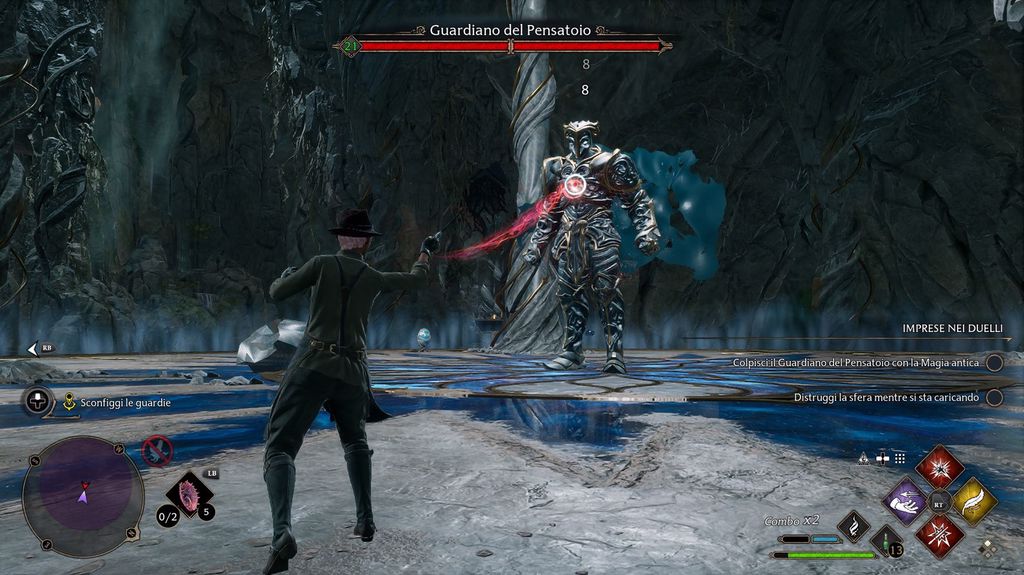
Task: Open the circular minimap
Action: pos(83,494)
